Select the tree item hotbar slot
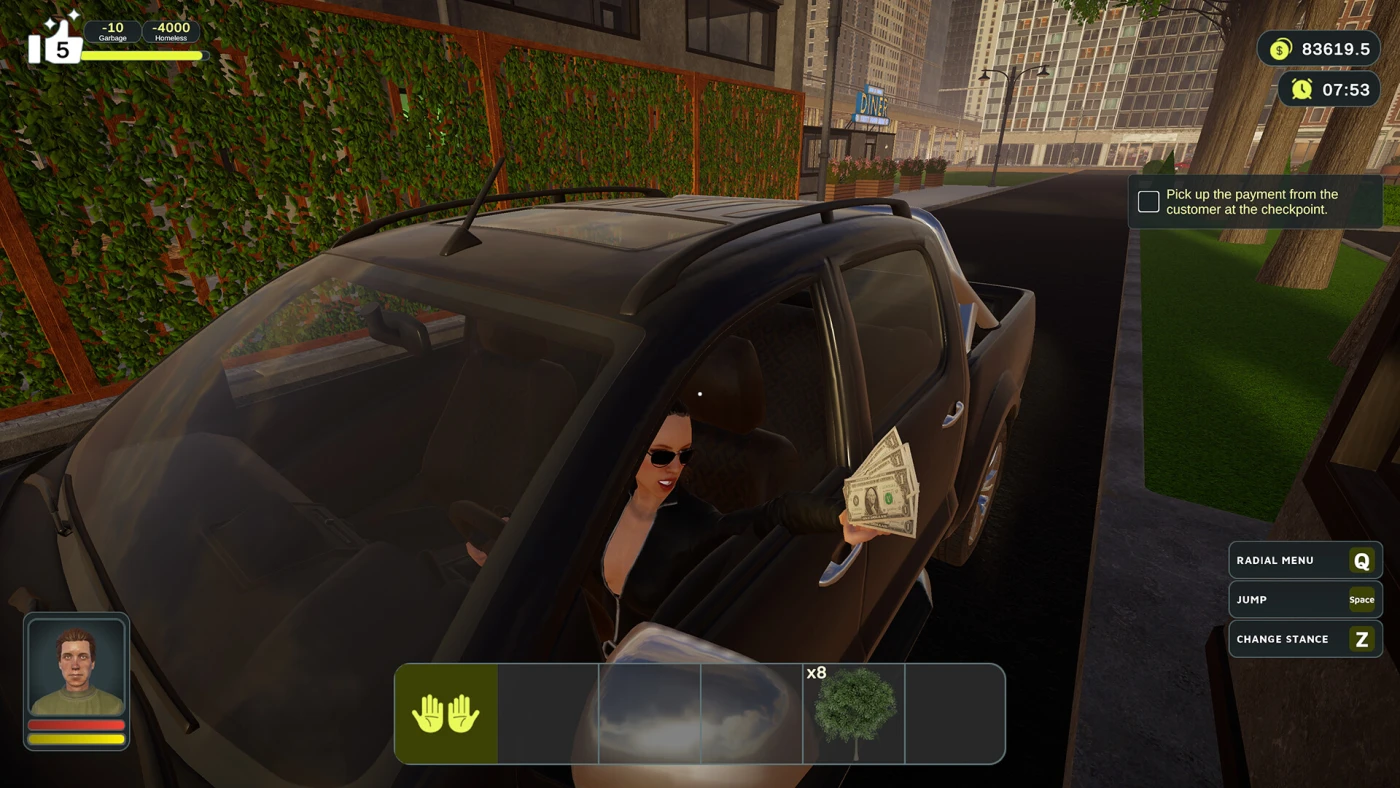 (854, 714)
